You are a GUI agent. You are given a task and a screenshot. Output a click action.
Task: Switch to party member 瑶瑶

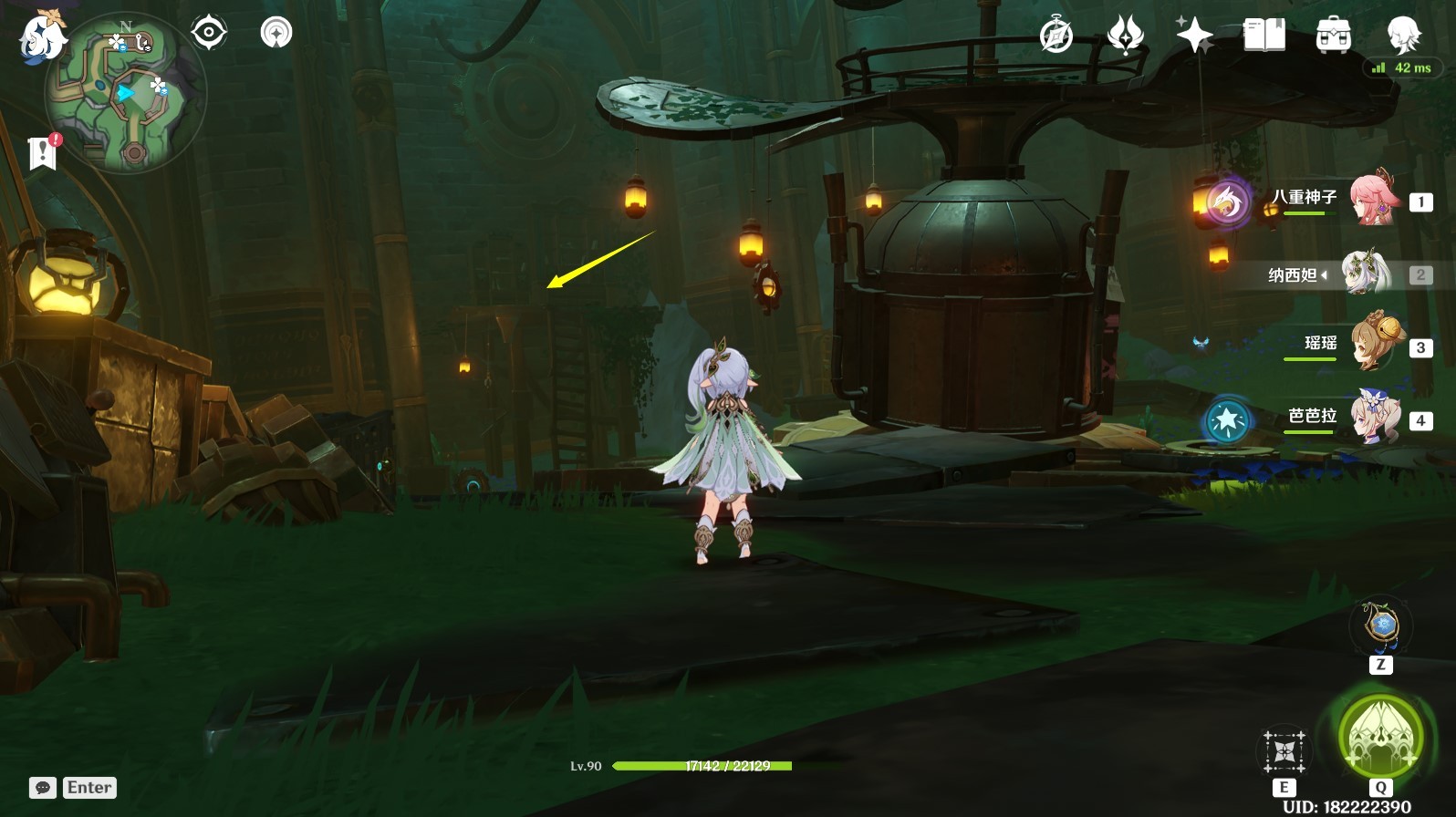point(1374,345)
